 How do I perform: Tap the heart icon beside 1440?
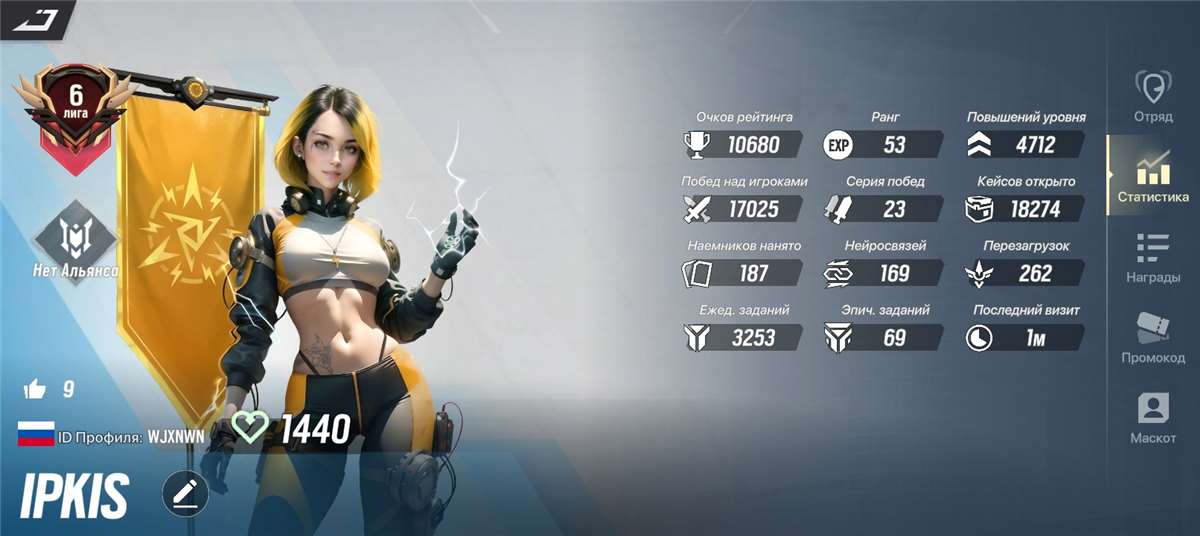tap(249, 428)
